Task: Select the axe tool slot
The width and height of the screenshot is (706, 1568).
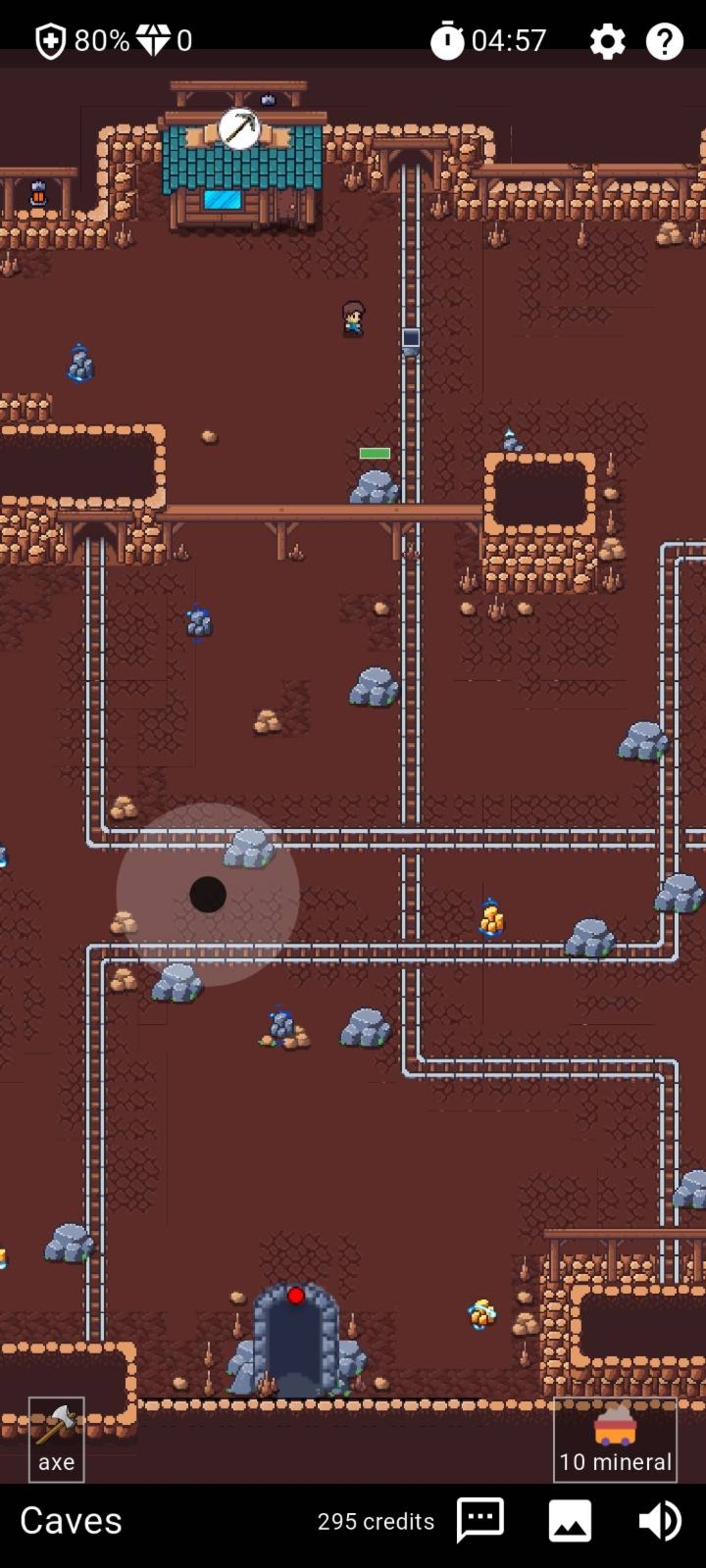Action: [56, 1439]
